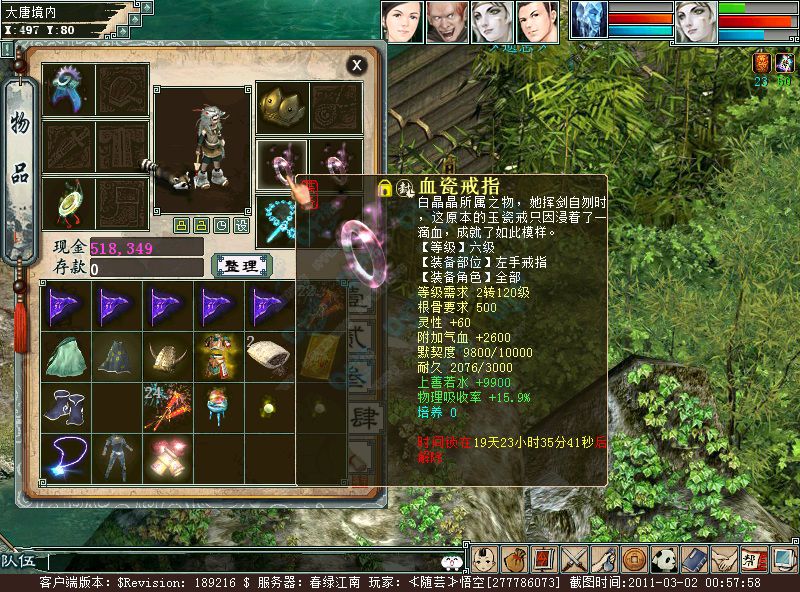
Task: Select the red-haired team member portrait
Action: point(447,22)
